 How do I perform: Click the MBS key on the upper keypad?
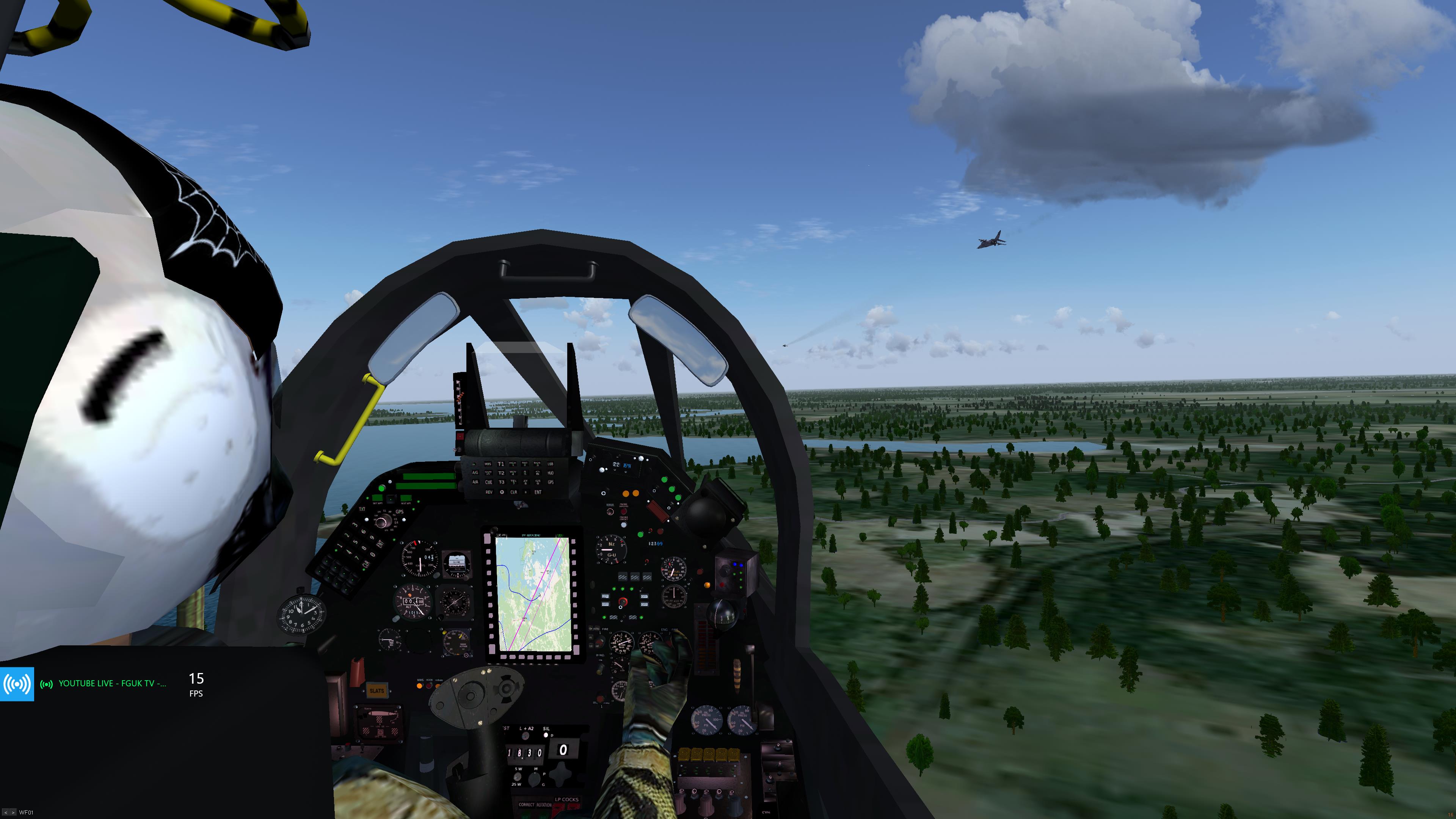488,464
